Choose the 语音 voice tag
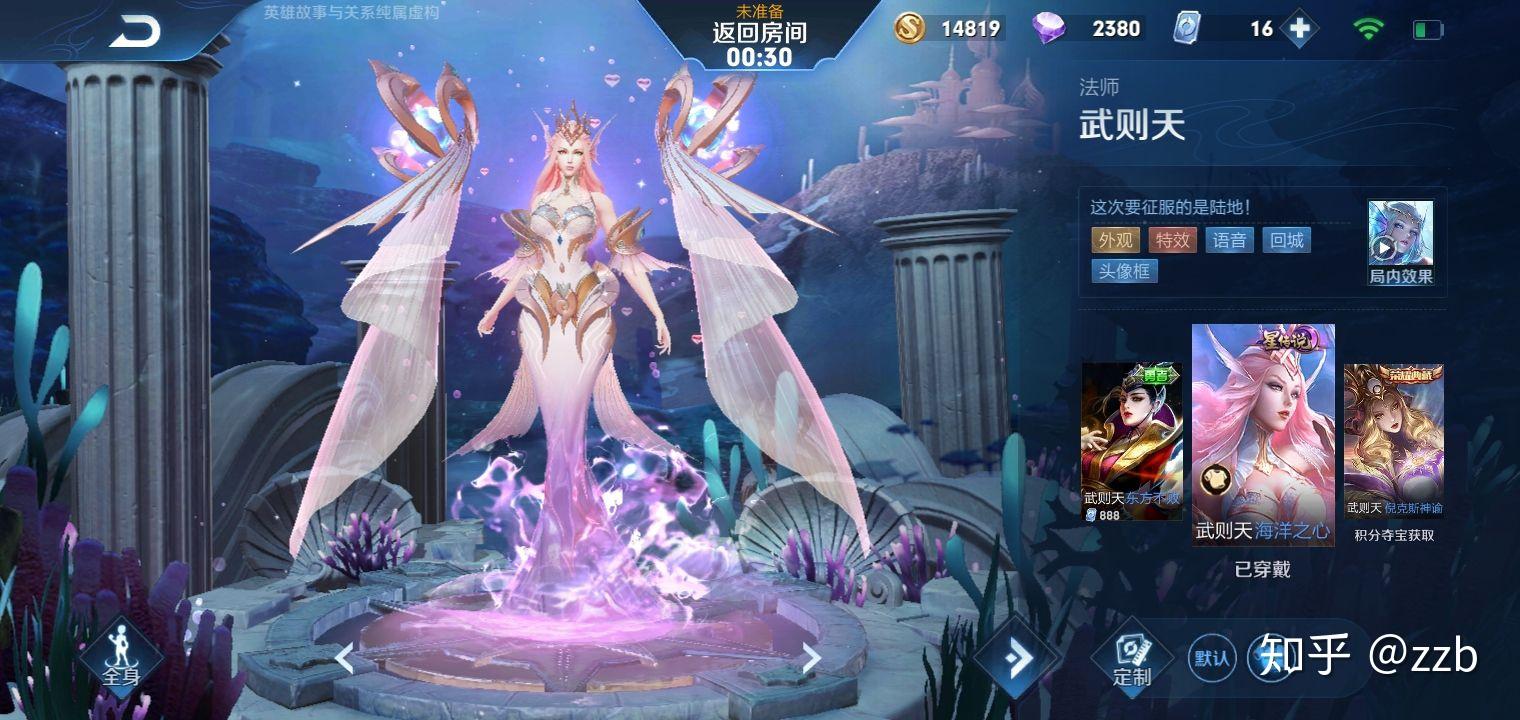This screenshot has height=720, width=1520. tap(1229, 240)
